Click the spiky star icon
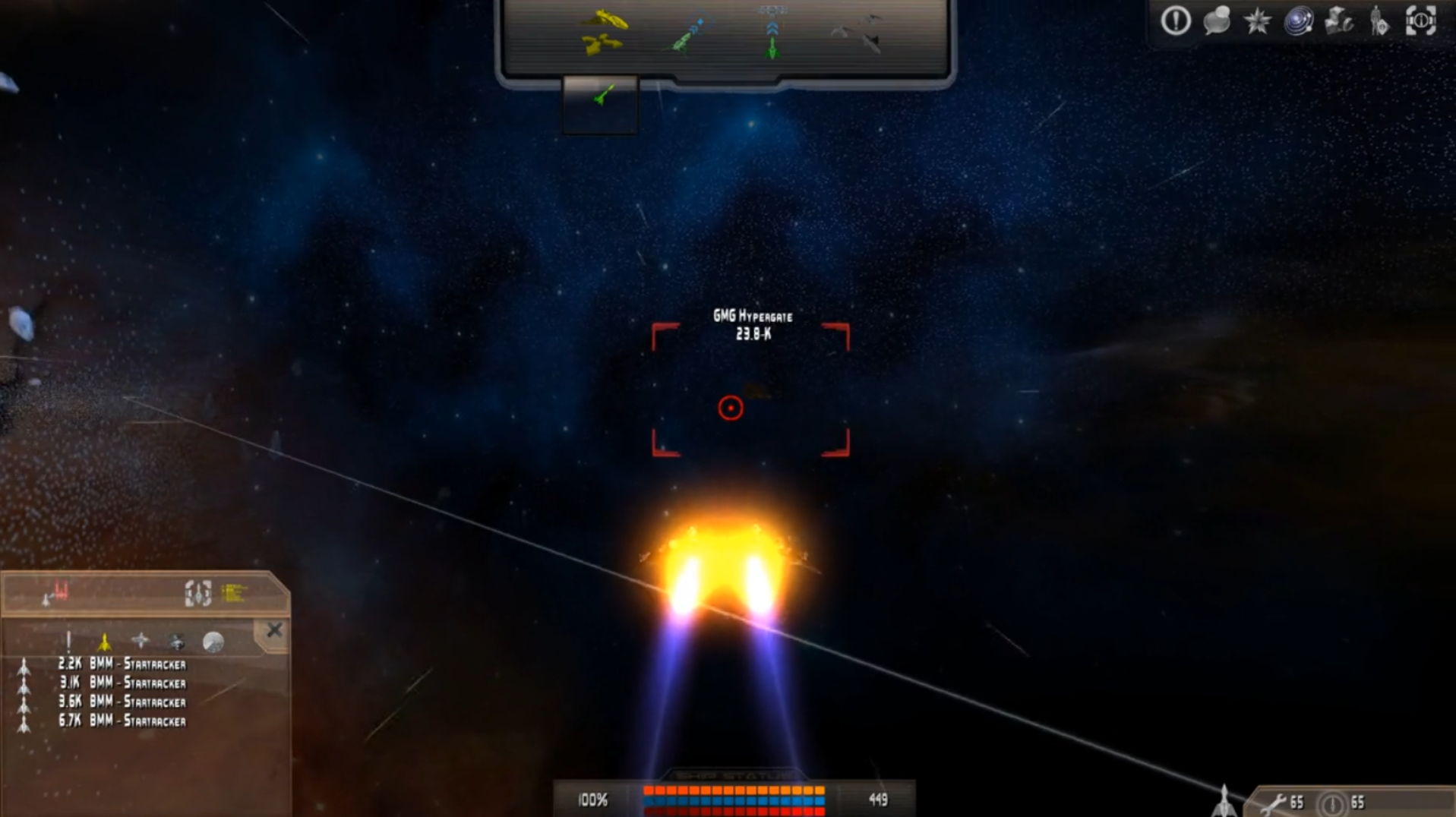Screen dimensions: 1456x817 (1257, 21)
